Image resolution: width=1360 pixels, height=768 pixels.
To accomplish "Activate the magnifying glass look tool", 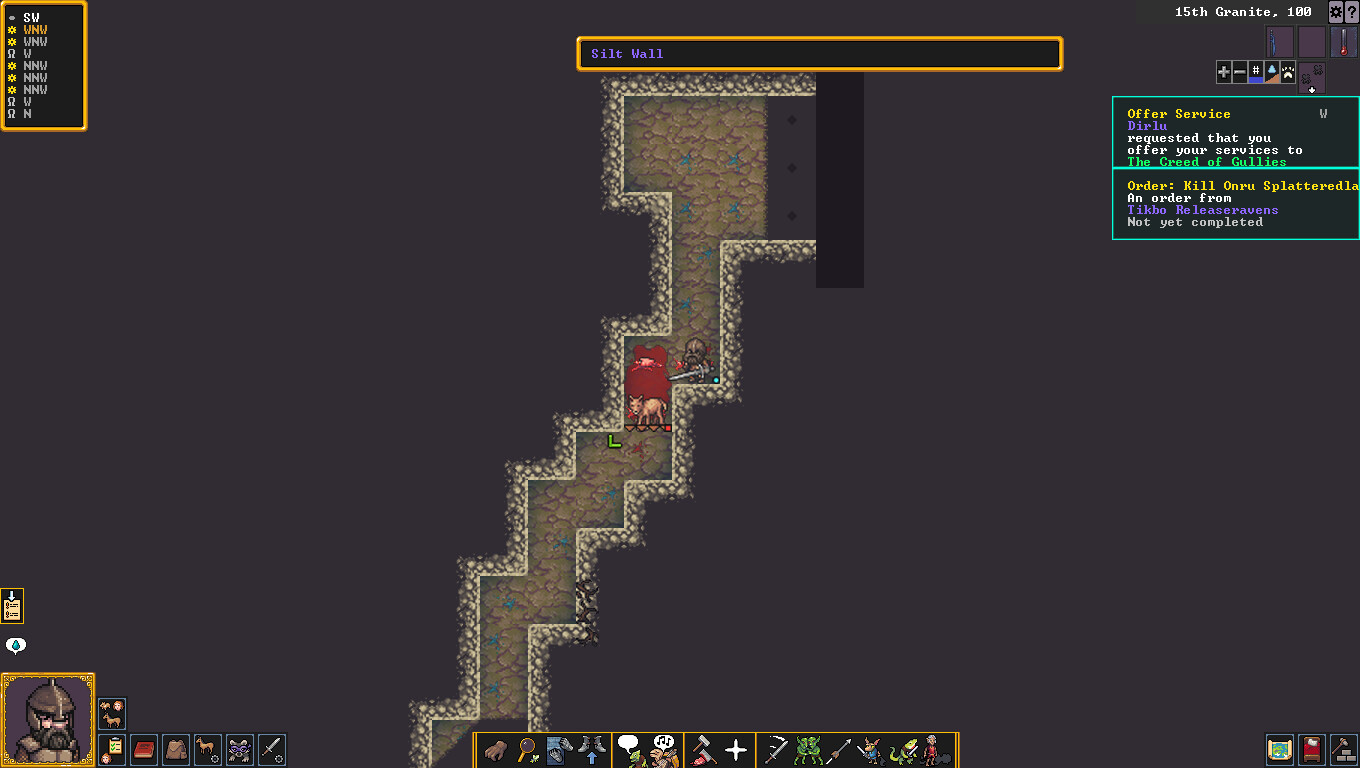I will (x=528, y=749).
